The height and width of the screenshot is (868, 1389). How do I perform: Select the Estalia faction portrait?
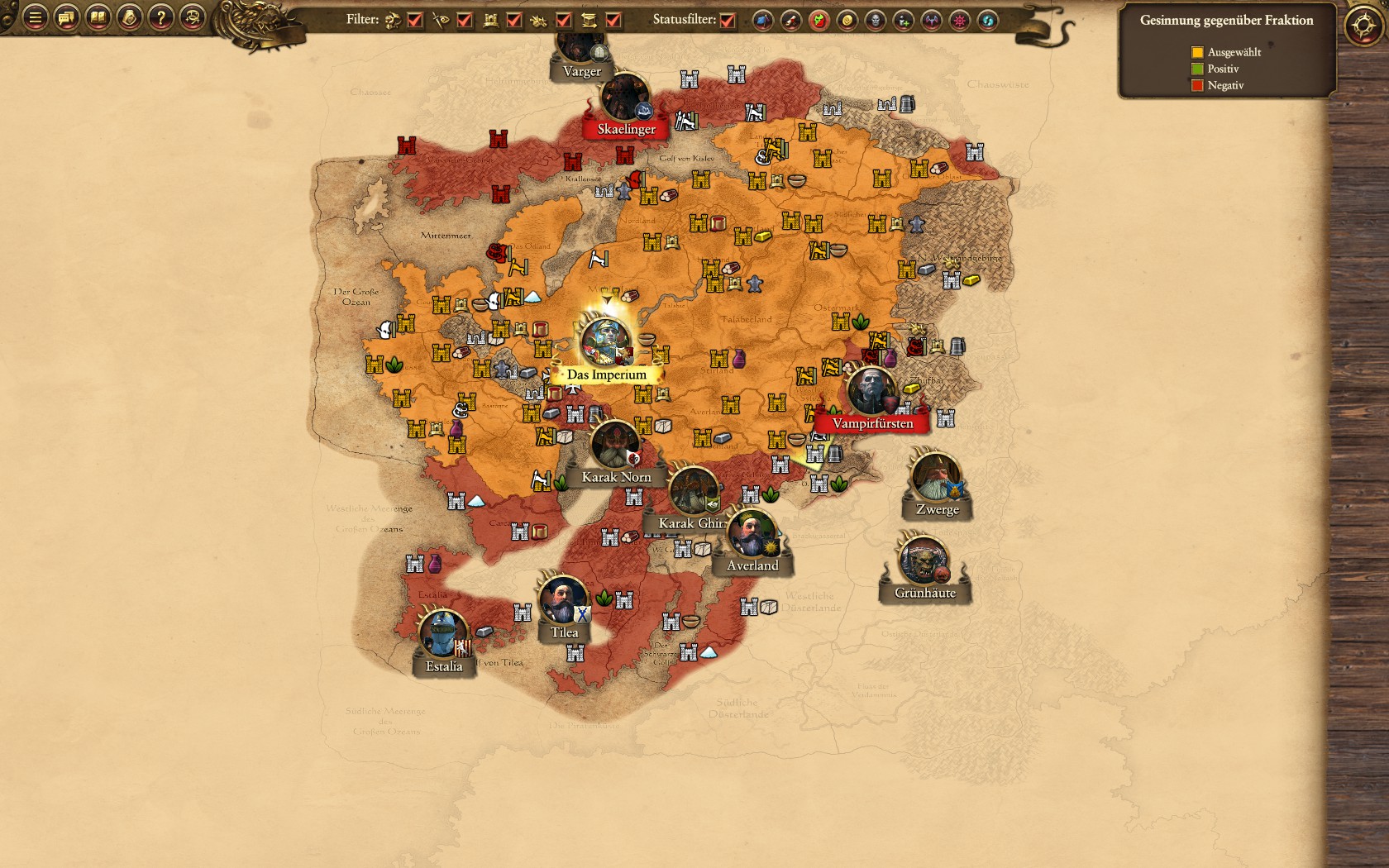click(442, 634)
